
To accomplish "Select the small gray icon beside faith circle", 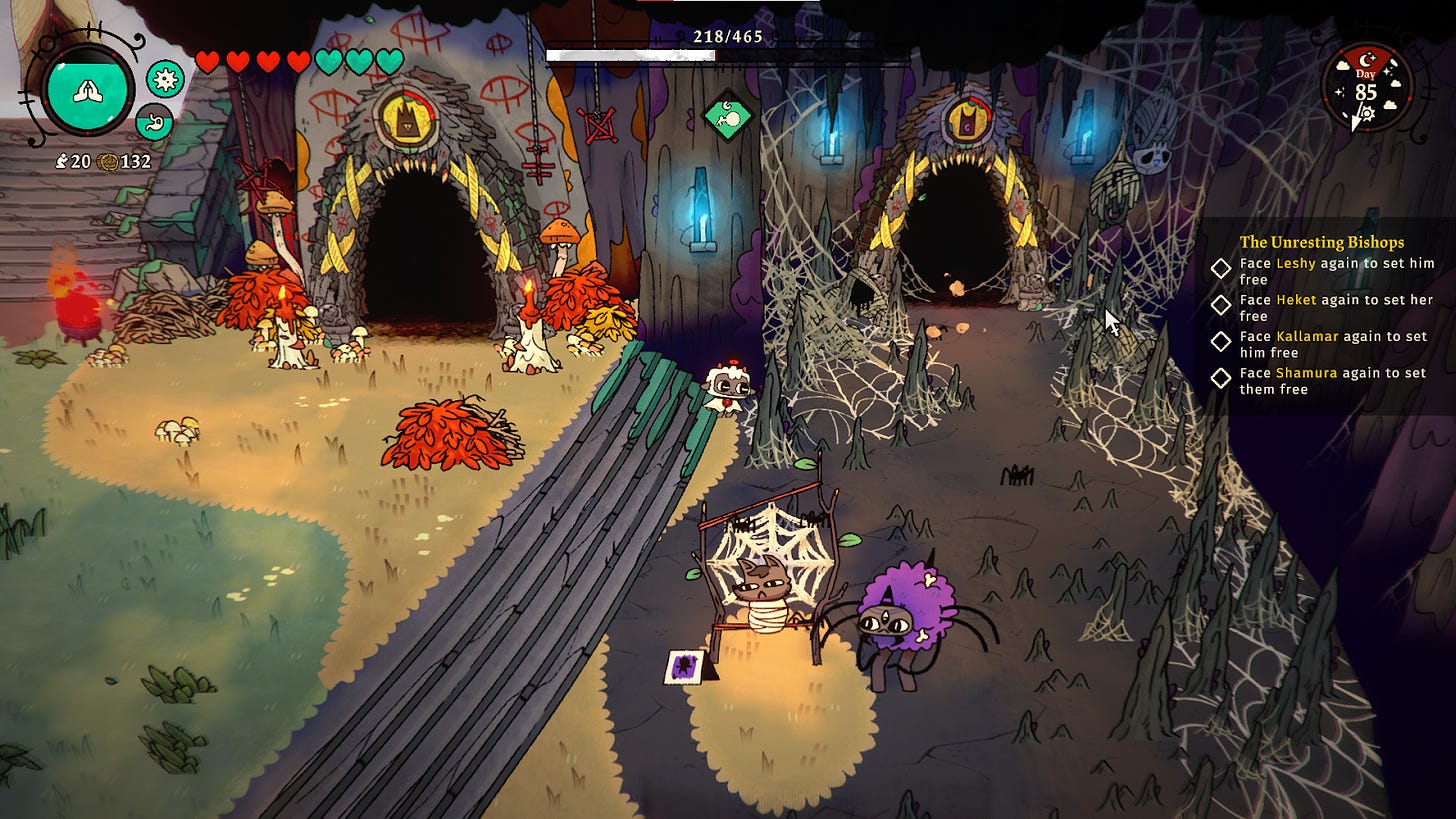I will 154,121.
